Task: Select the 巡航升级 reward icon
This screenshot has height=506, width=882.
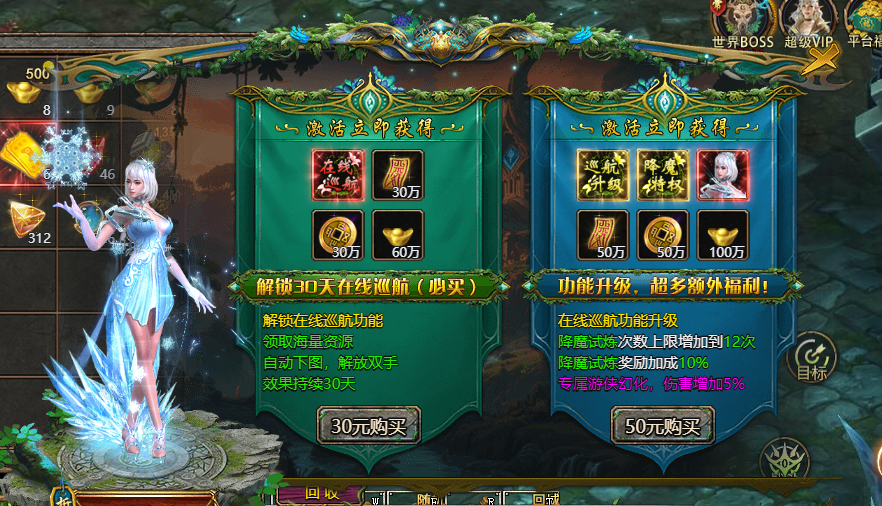Action: tap(603, 175)
